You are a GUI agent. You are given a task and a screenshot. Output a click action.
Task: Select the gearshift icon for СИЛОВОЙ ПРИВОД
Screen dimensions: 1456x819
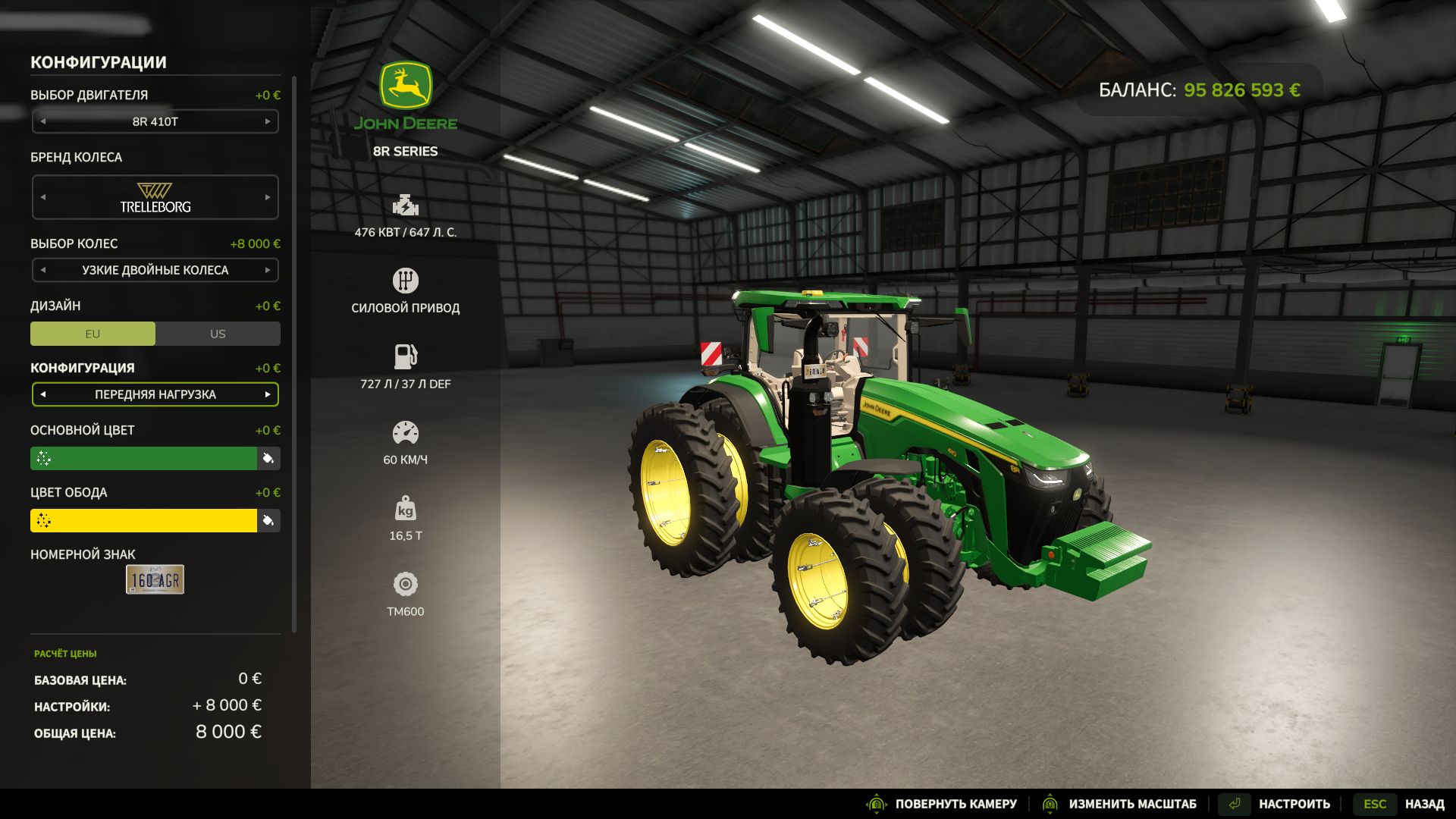tap(406, 279)
